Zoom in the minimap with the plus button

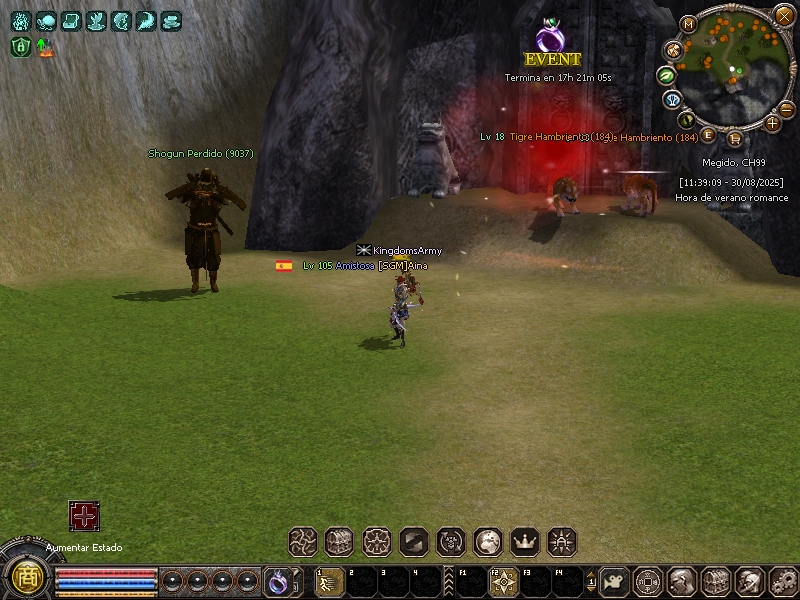772,123
